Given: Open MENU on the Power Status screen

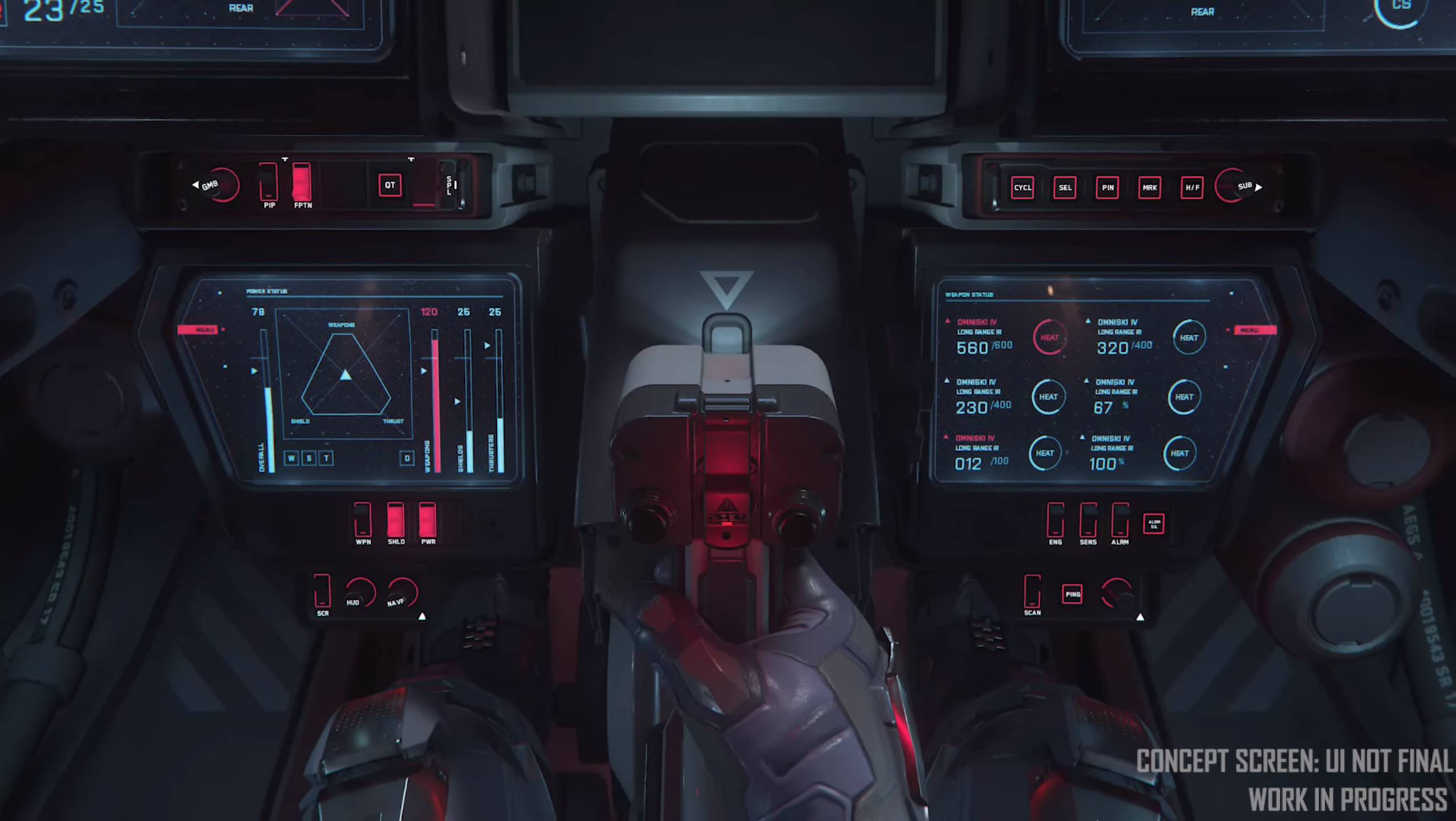Looking at the screenshot, I should (x=197, y=330).
